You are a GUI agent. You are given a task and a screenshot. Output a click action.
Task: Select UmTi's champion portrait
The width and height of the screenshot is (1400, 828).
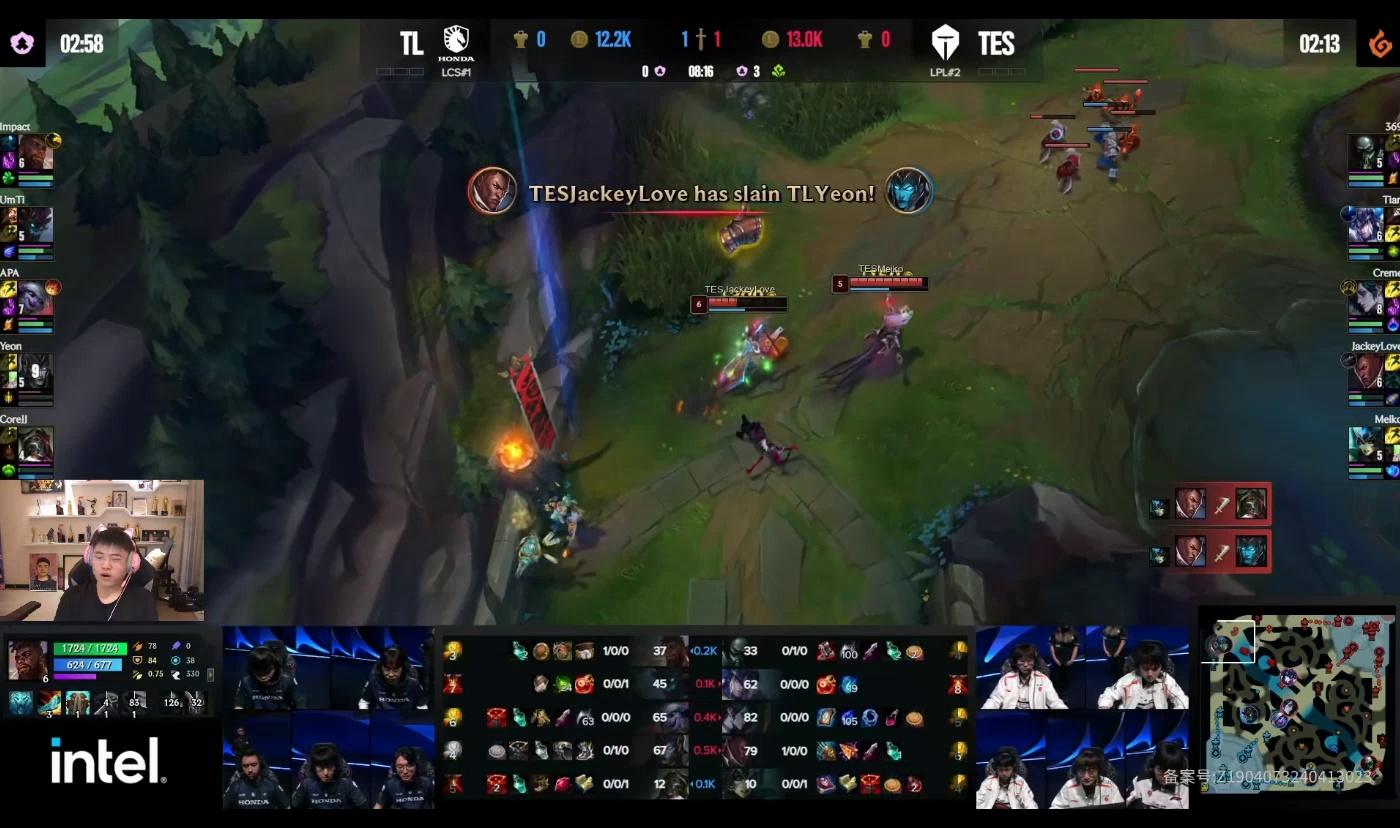coord(35,225)
